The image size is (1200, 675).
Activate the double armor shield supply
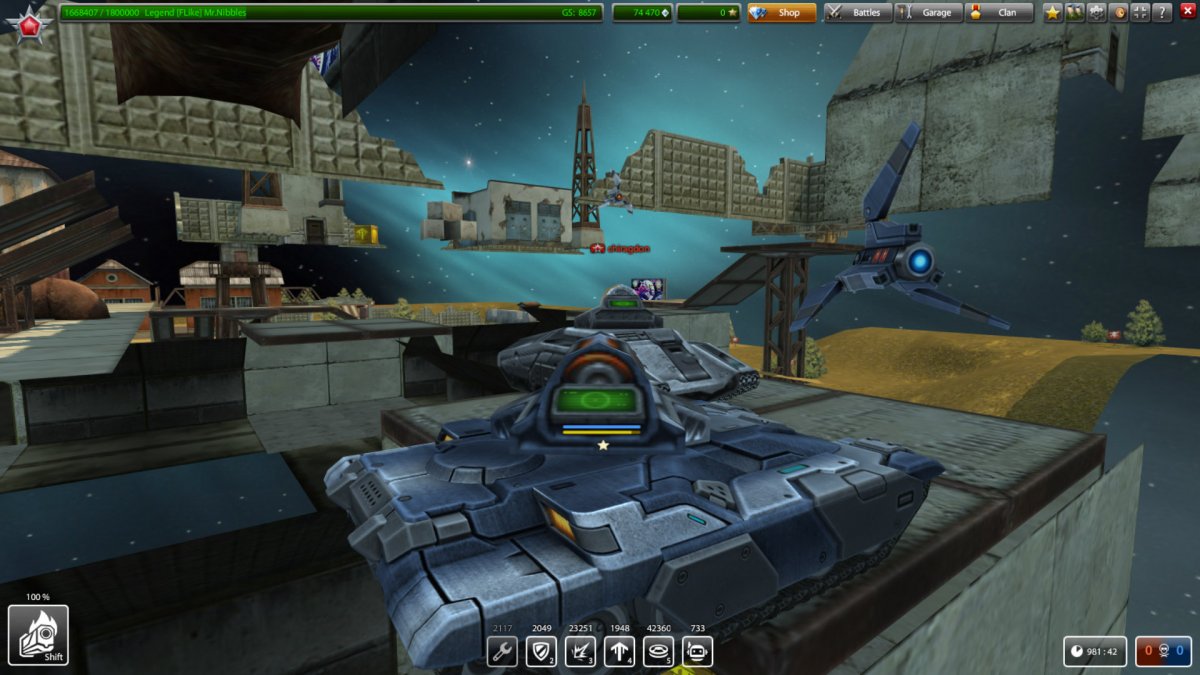click(541, 652)
